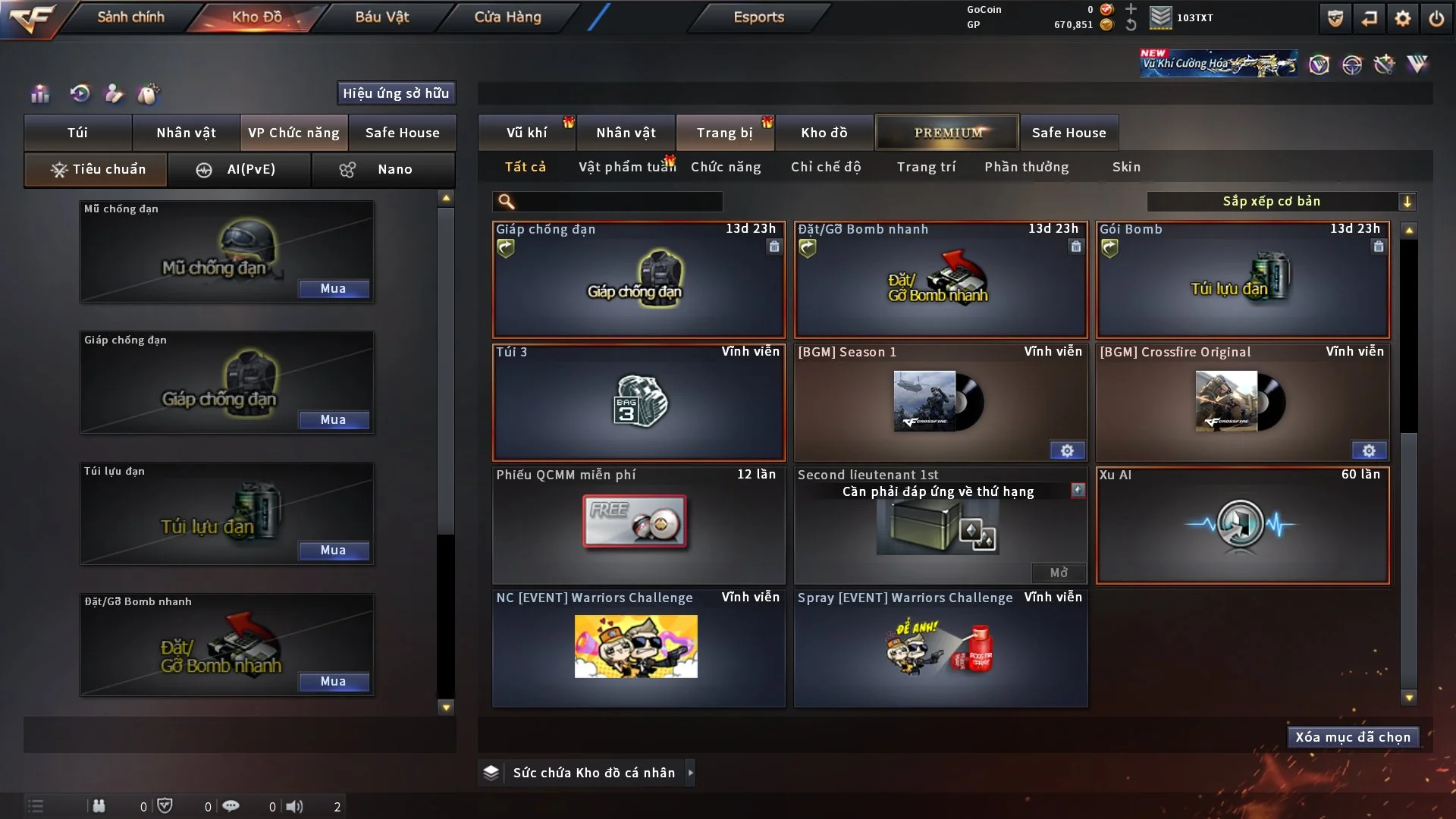Click the Xóa mục đã chọn button
Screen dimensions: 1456x819
pos(1353,737)
